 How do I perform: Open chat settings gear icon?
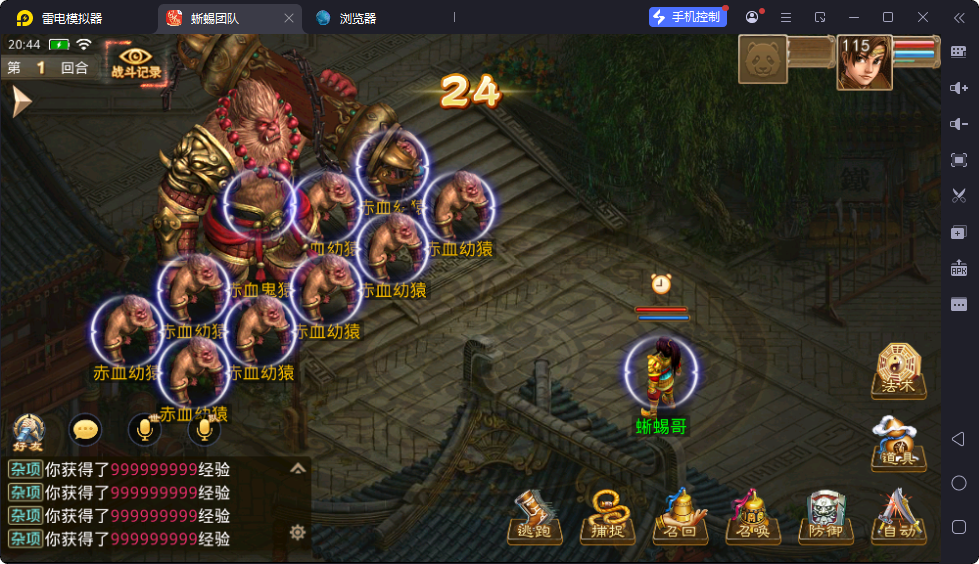click(x=297, y=532)
